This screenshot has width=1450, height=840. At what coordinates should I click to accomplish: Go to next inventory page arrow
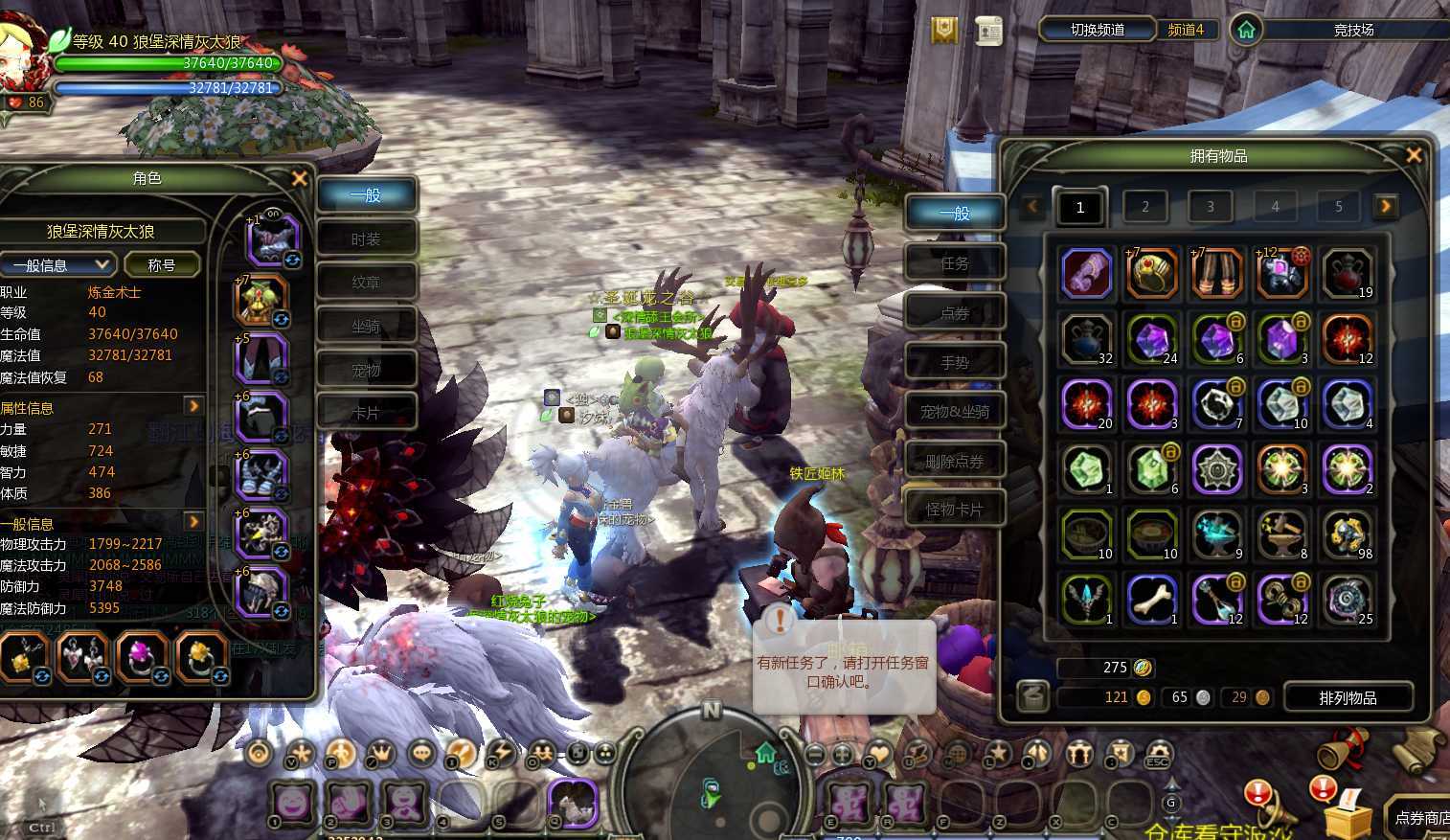1385,206
